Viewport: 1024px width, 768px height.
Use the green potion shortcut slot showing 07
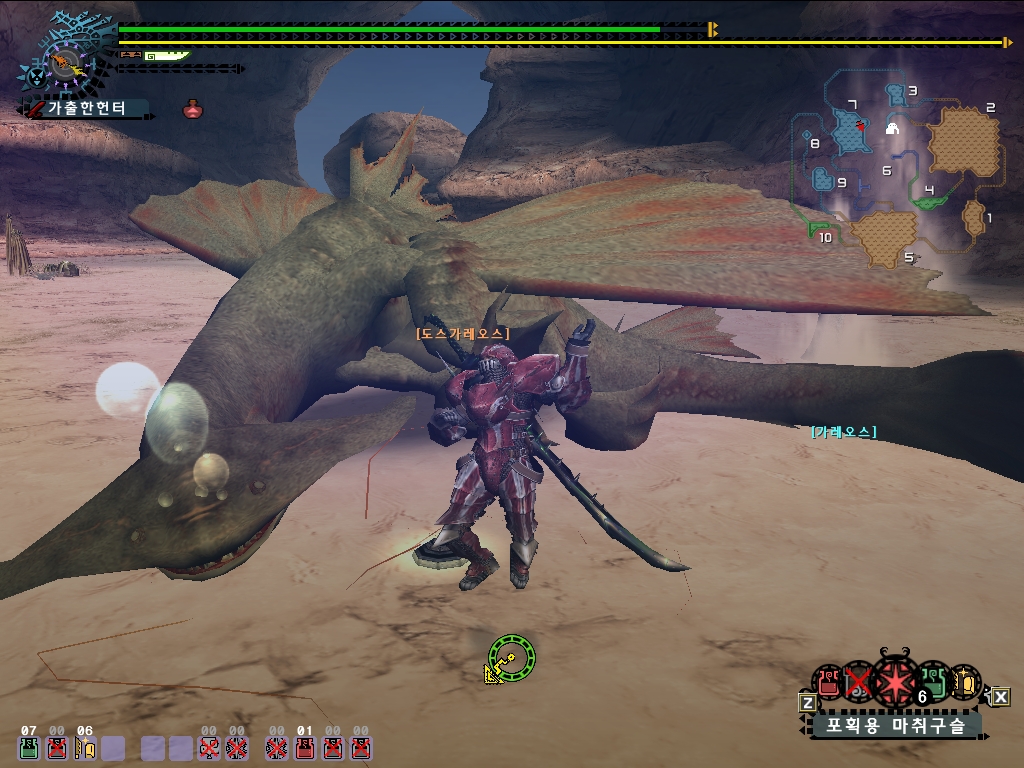pos(29,746)
